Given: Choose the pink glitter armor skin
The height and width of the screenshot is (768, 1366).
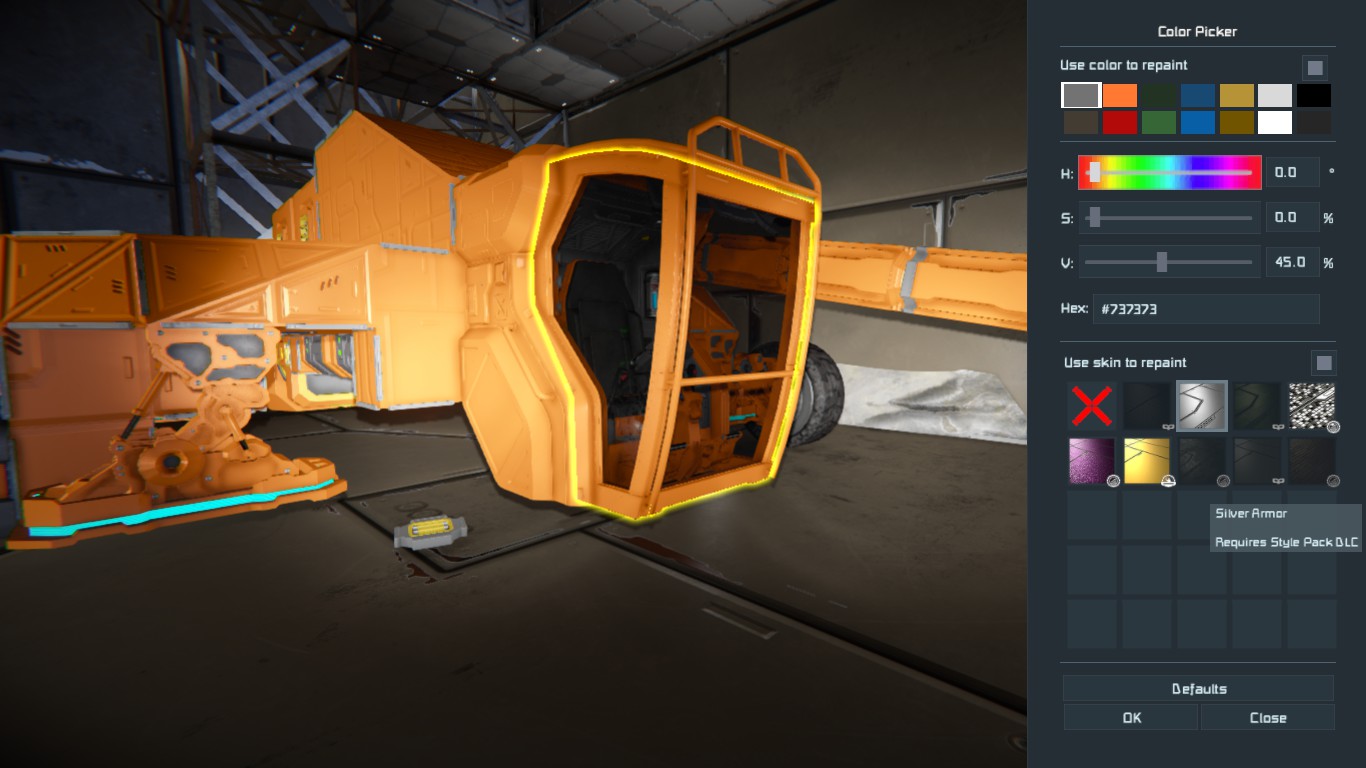Looking at the screenshot, I should tap(1092, 462).
